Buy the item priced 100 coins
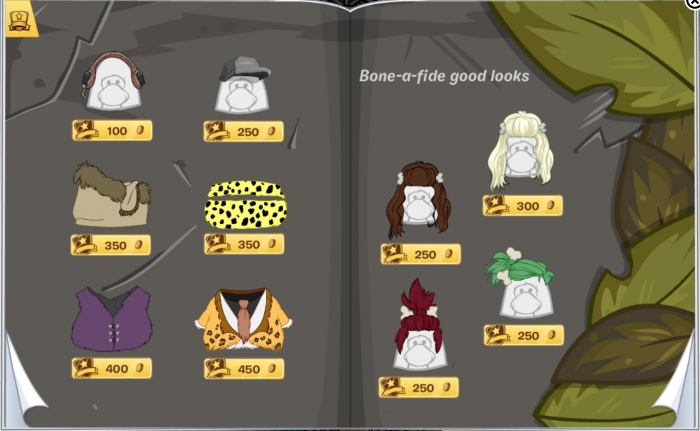The image size is (700, 431). click(x=112, y=131)
